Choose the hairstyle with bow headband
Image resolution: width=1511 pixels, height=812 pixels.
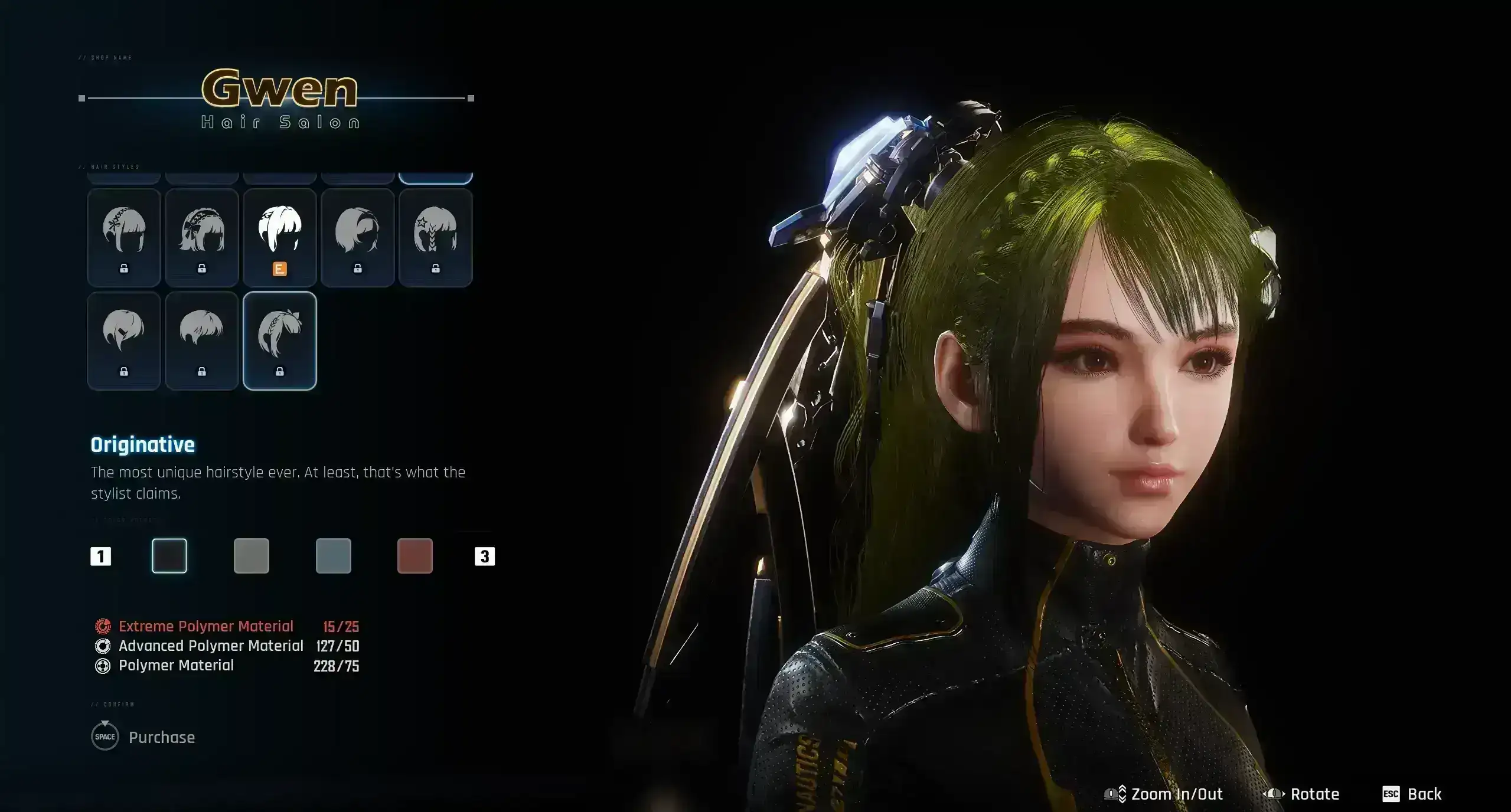202,237
